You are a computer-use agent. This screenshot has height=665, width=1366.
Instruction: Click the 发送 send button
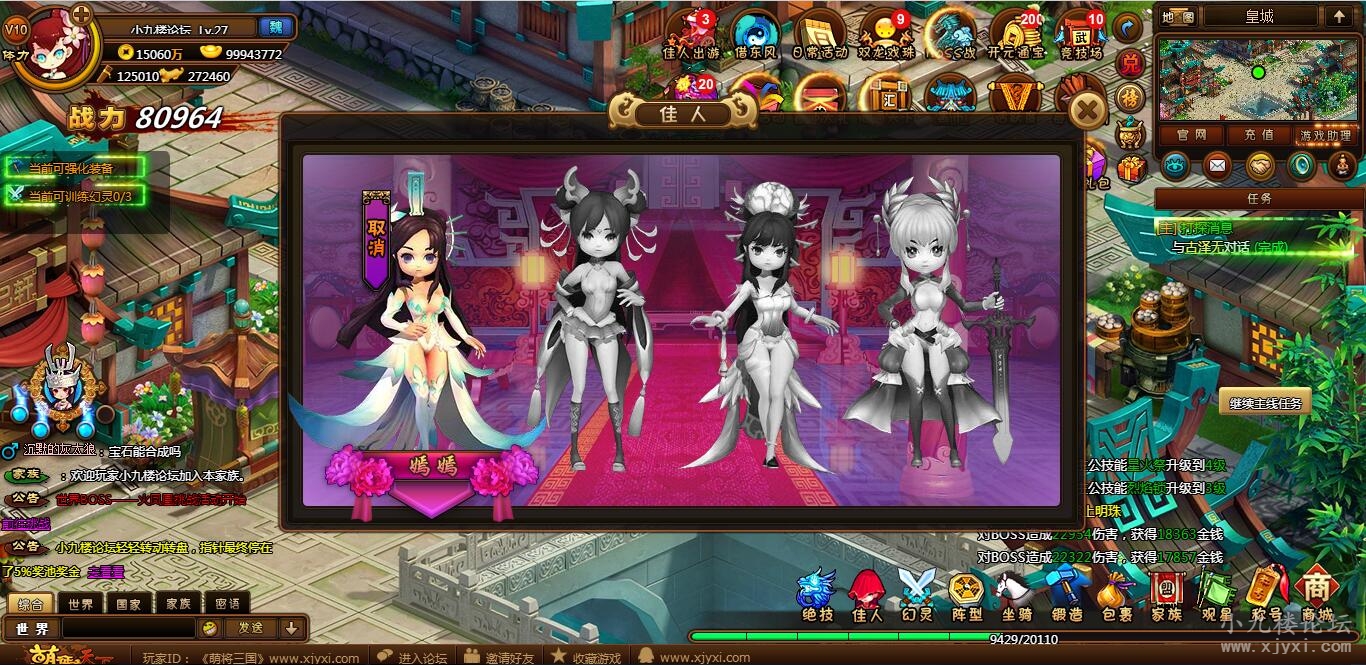250,628
